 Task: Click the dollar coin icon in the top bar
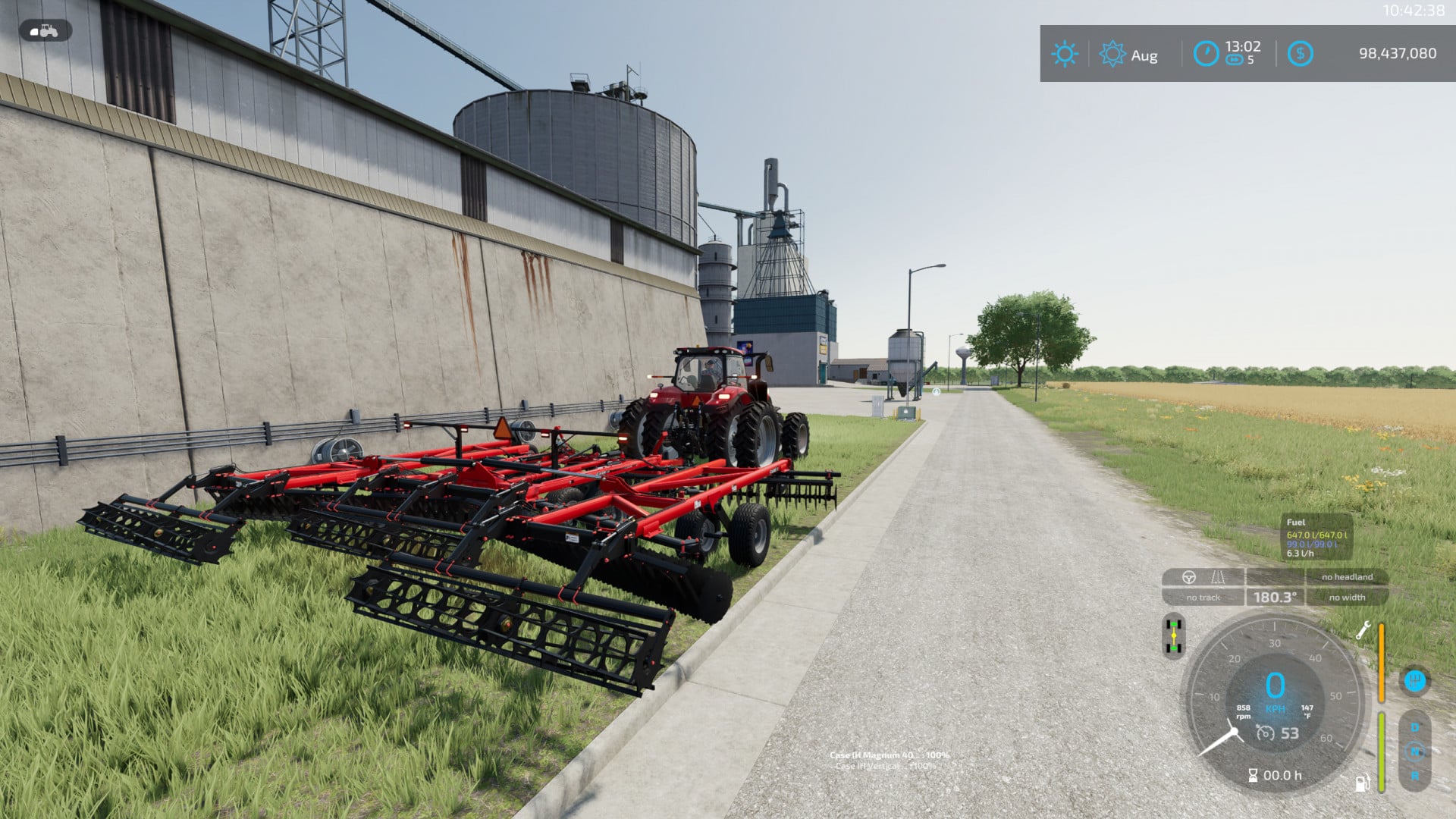[1302, 53]
